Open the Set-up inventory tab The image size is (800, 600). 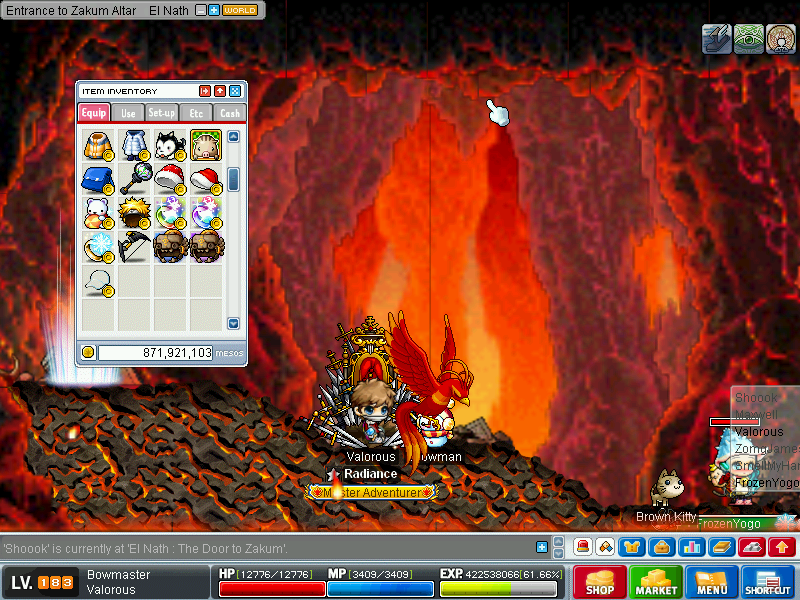click(162, 113)
